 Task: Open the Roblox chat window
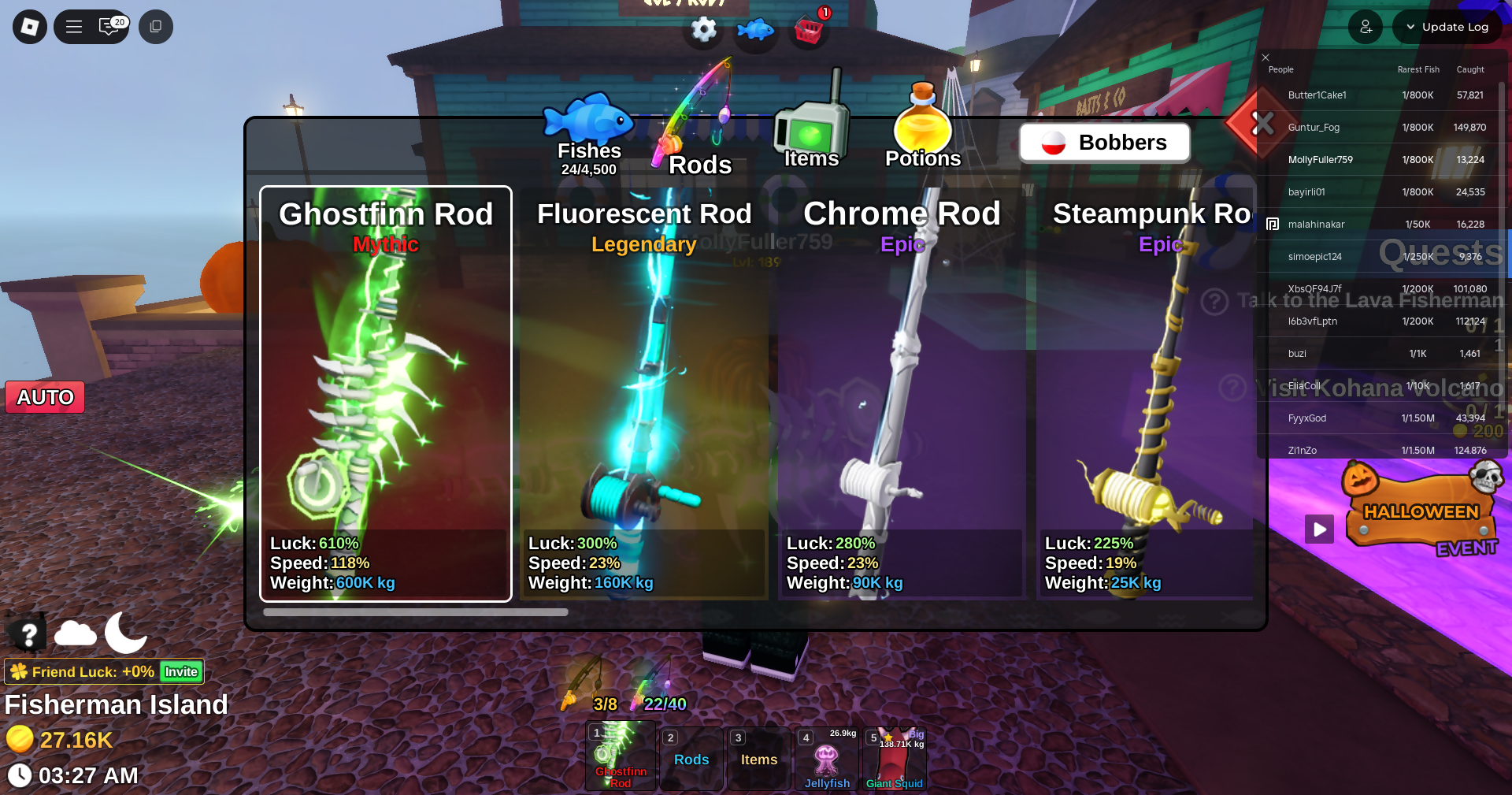click(109, 27)
